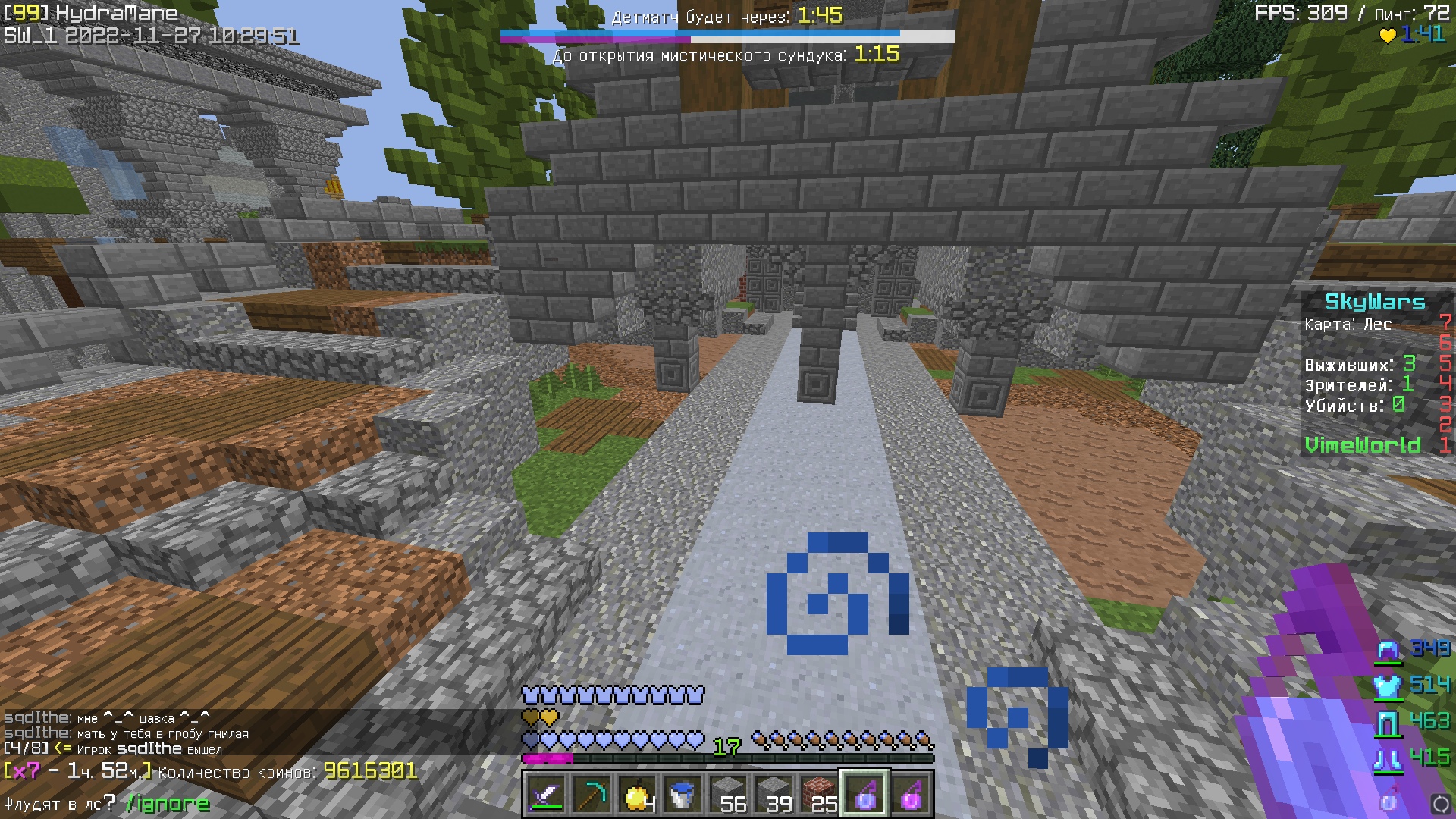Select the red brick block stack
The width and height of the screenshot is (1456, 819).
click(x=819, y=794)
